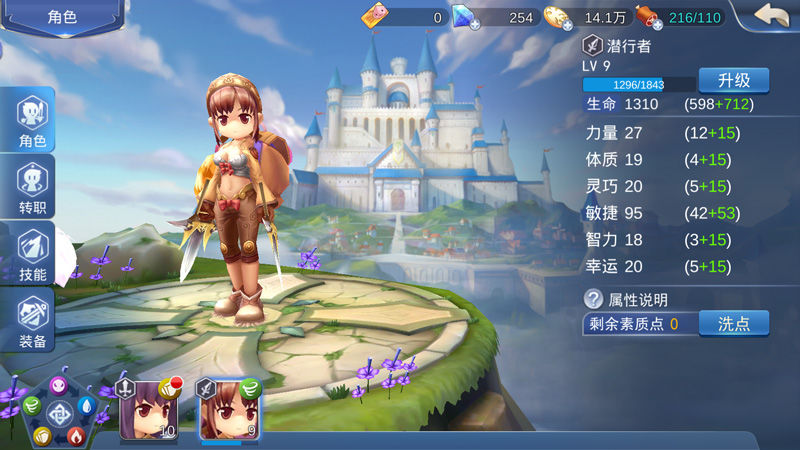Switch to the 角色 character tab

[x=33, y=123]
